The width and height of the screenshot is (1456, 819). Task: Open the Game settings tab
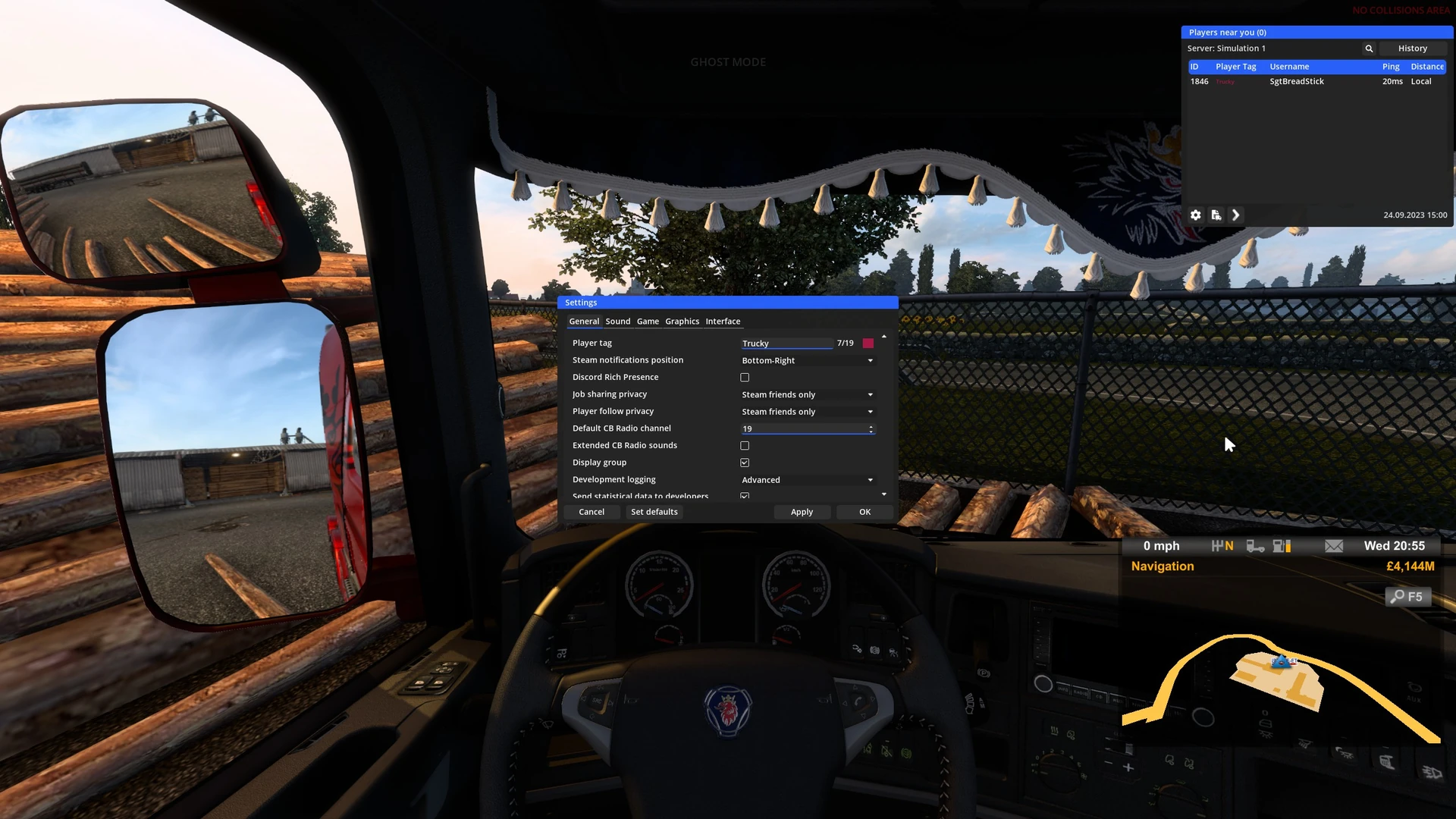(648, 322)
